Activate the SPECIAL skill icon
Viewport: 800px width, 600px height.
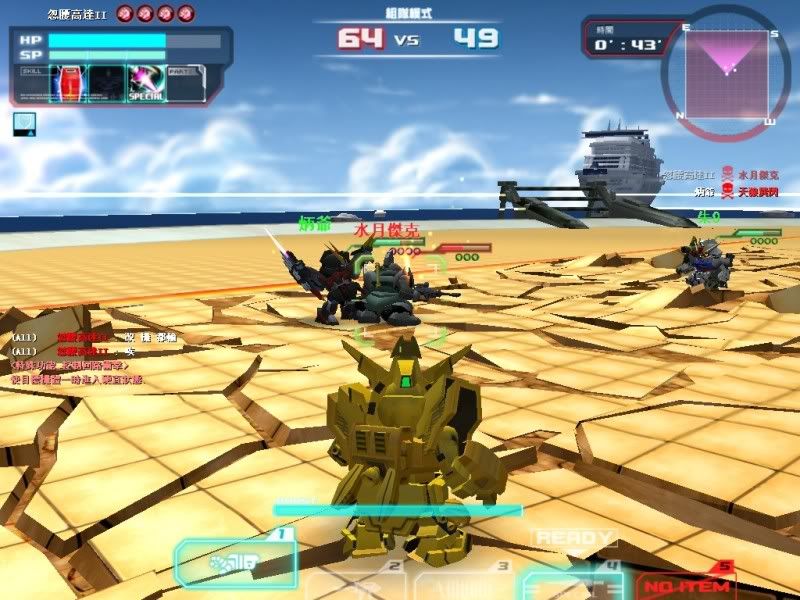pos(144,83)
